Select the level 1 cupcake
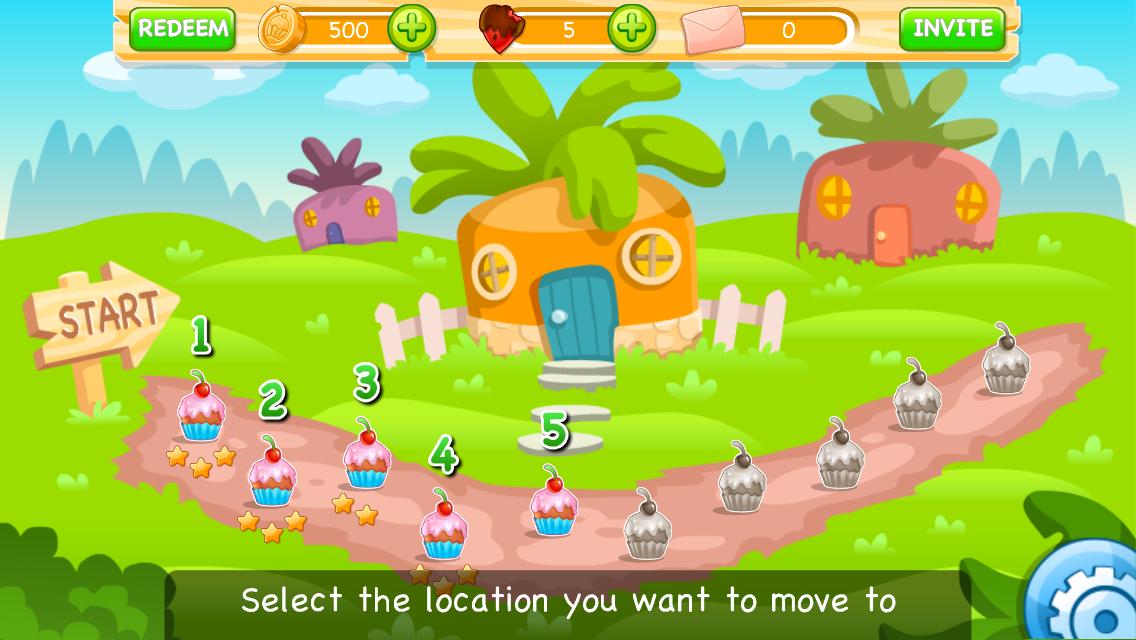Screen dimensions: 1136x640 point(201,409)
